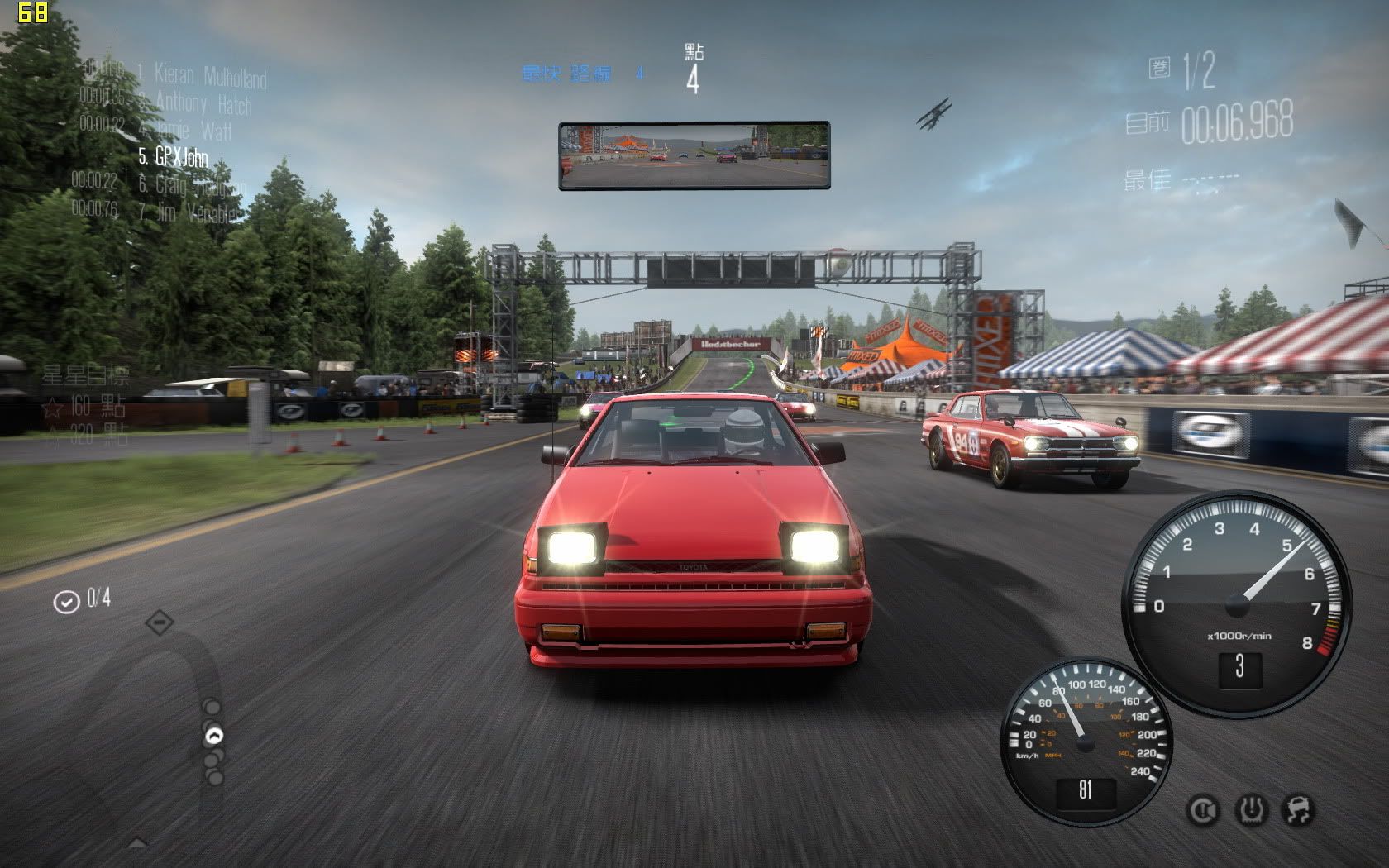Select the 0/4 objectives checkmark tracker
The image size is (1389, 868).
(82, 600)
